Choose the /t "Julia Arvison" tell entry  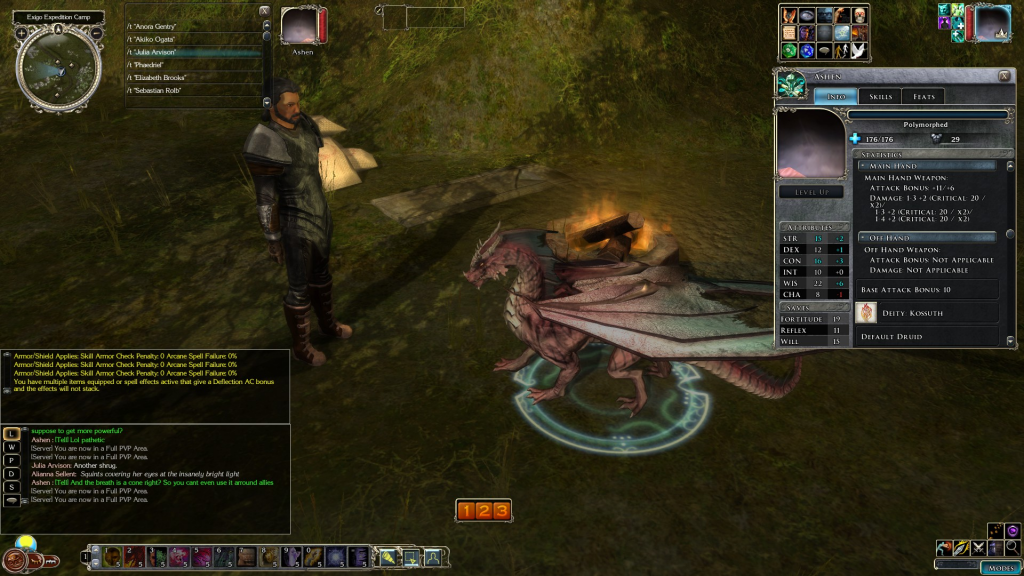152,51
